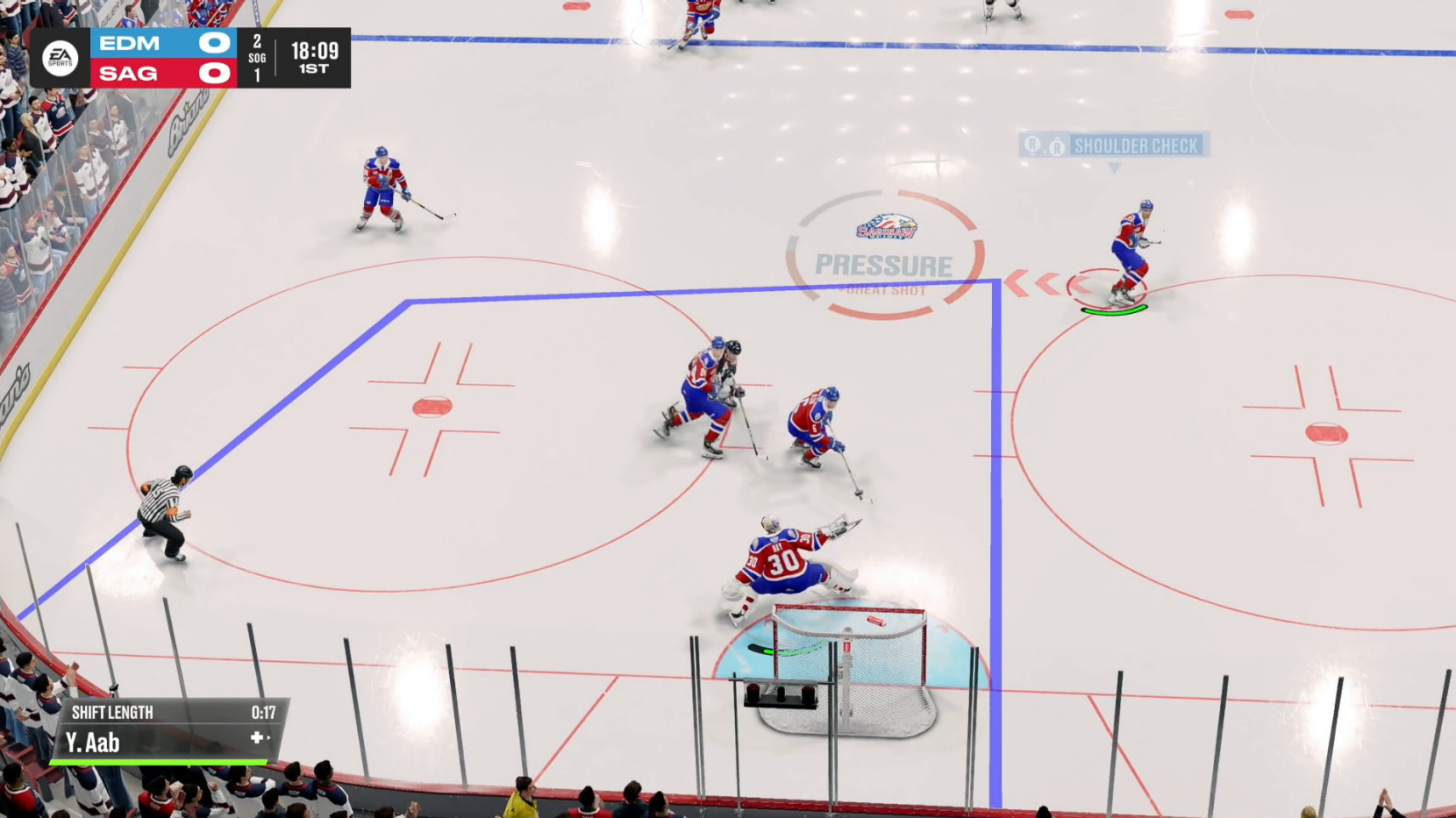Toggle the green stamina ring beneath the puck carrier
Screen dimensions: 1456x818
coord(1113,310)
